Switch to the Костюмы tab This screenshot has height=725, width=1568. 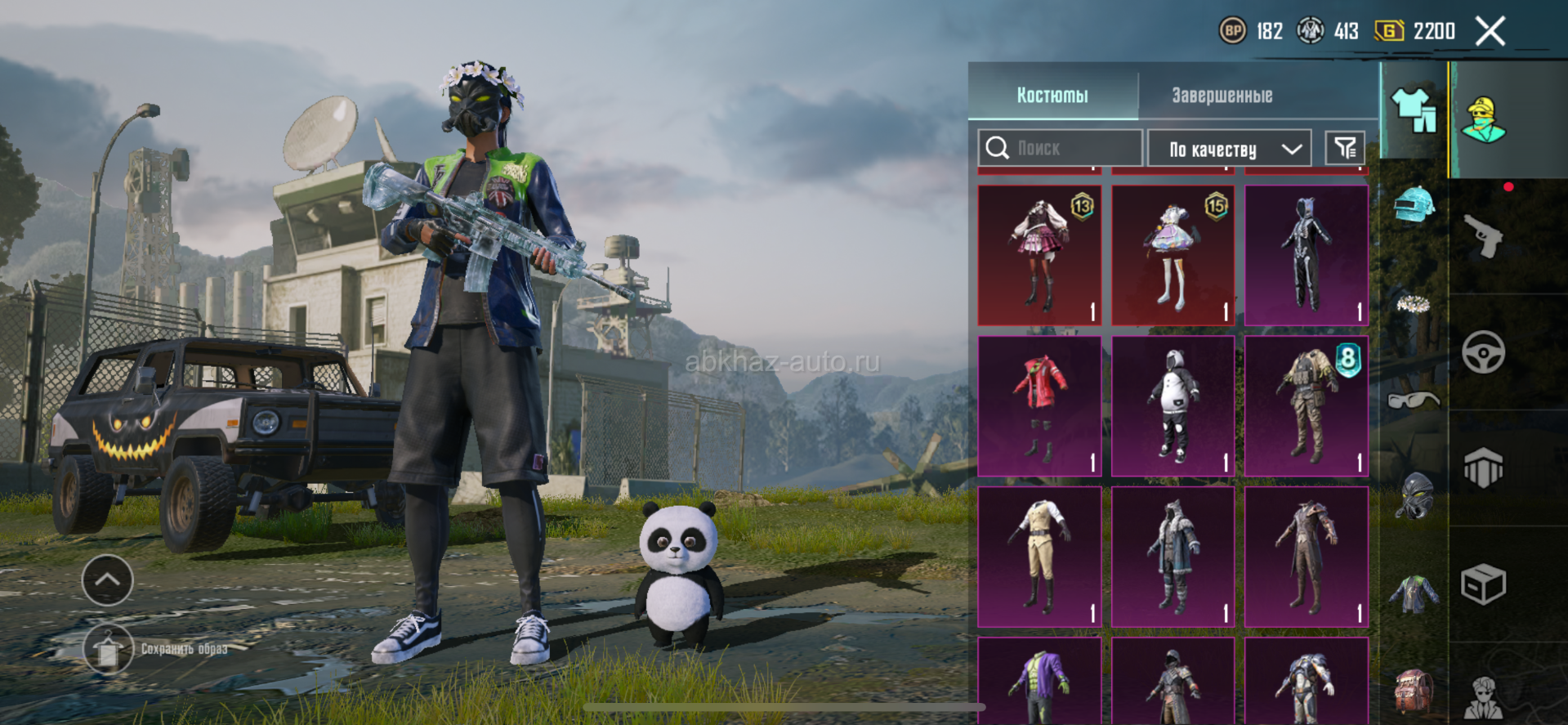pyautogui.click(x=1052, y=95)
